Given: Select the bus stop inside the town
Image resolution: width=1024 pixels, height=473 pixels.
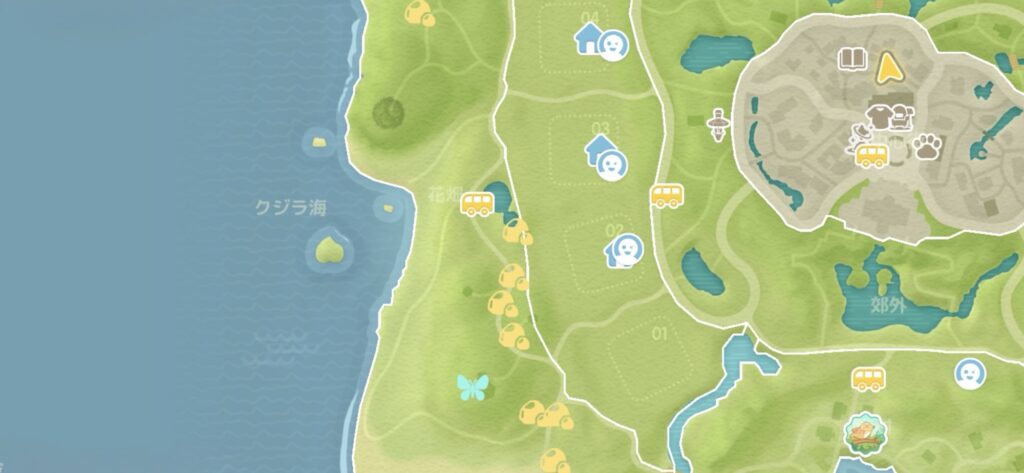Looking at the screenshot, I should click(x=872, y=156).
